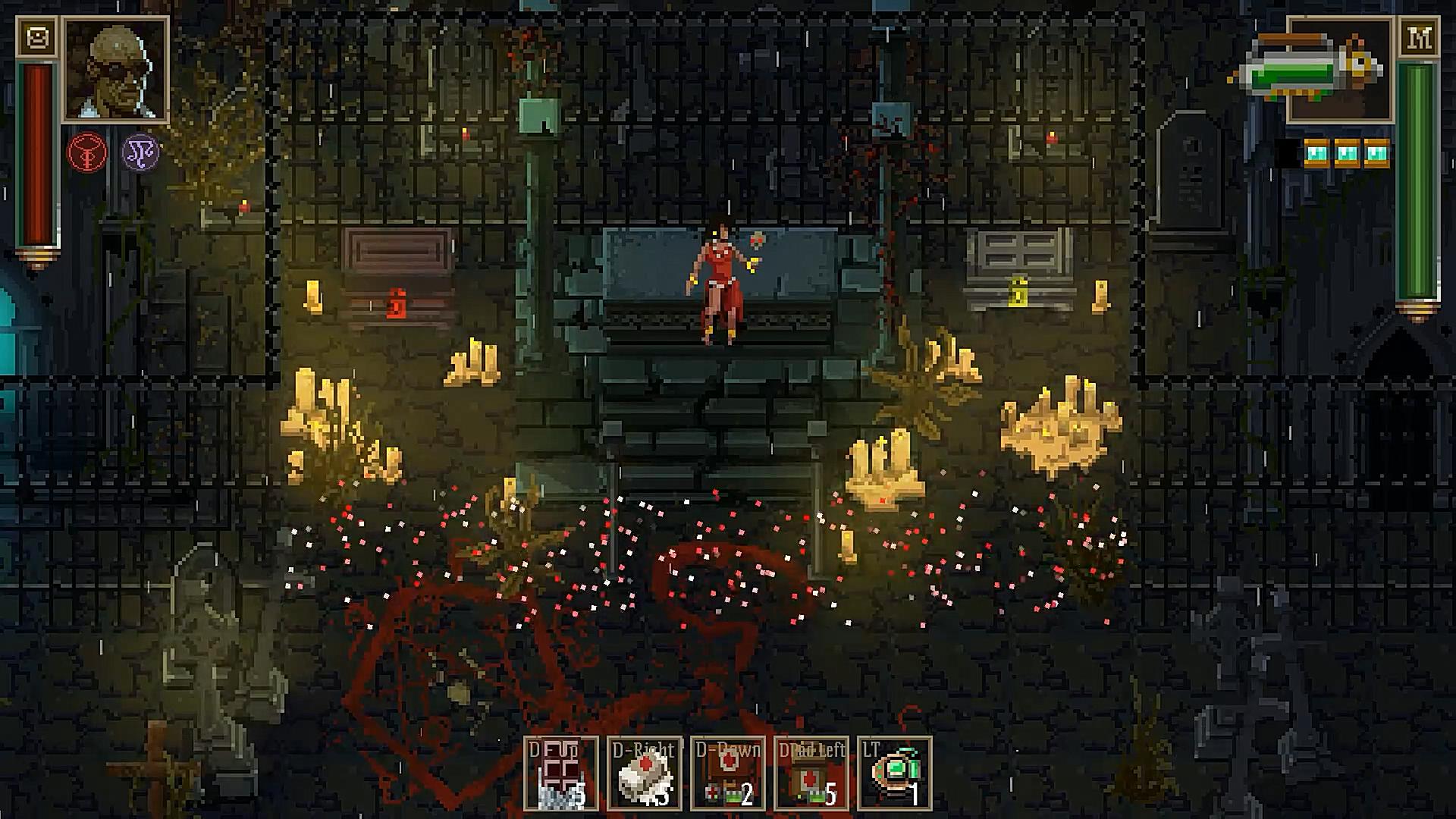Select the D-Down first aid kit slot

point(728,773)
